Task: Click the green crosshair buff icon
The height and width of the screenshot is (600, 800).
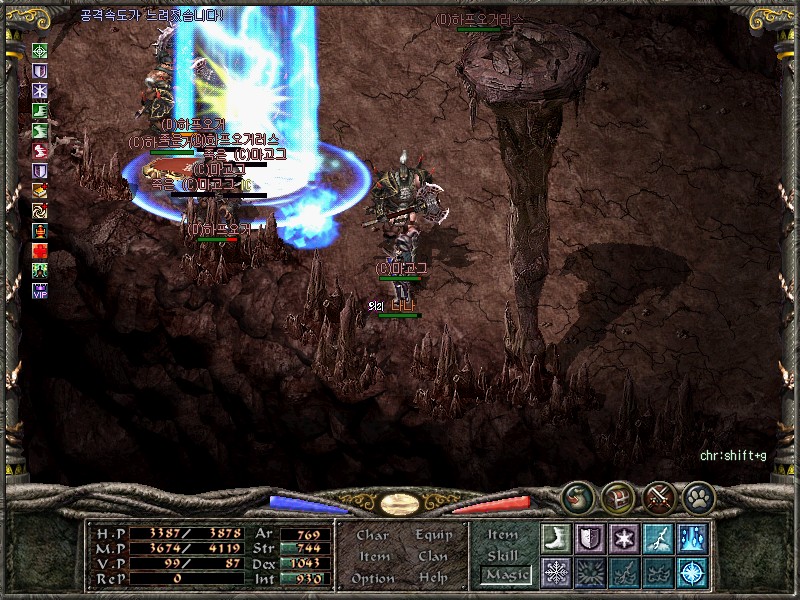Action: pyautogui.click(x=40, y=50)
